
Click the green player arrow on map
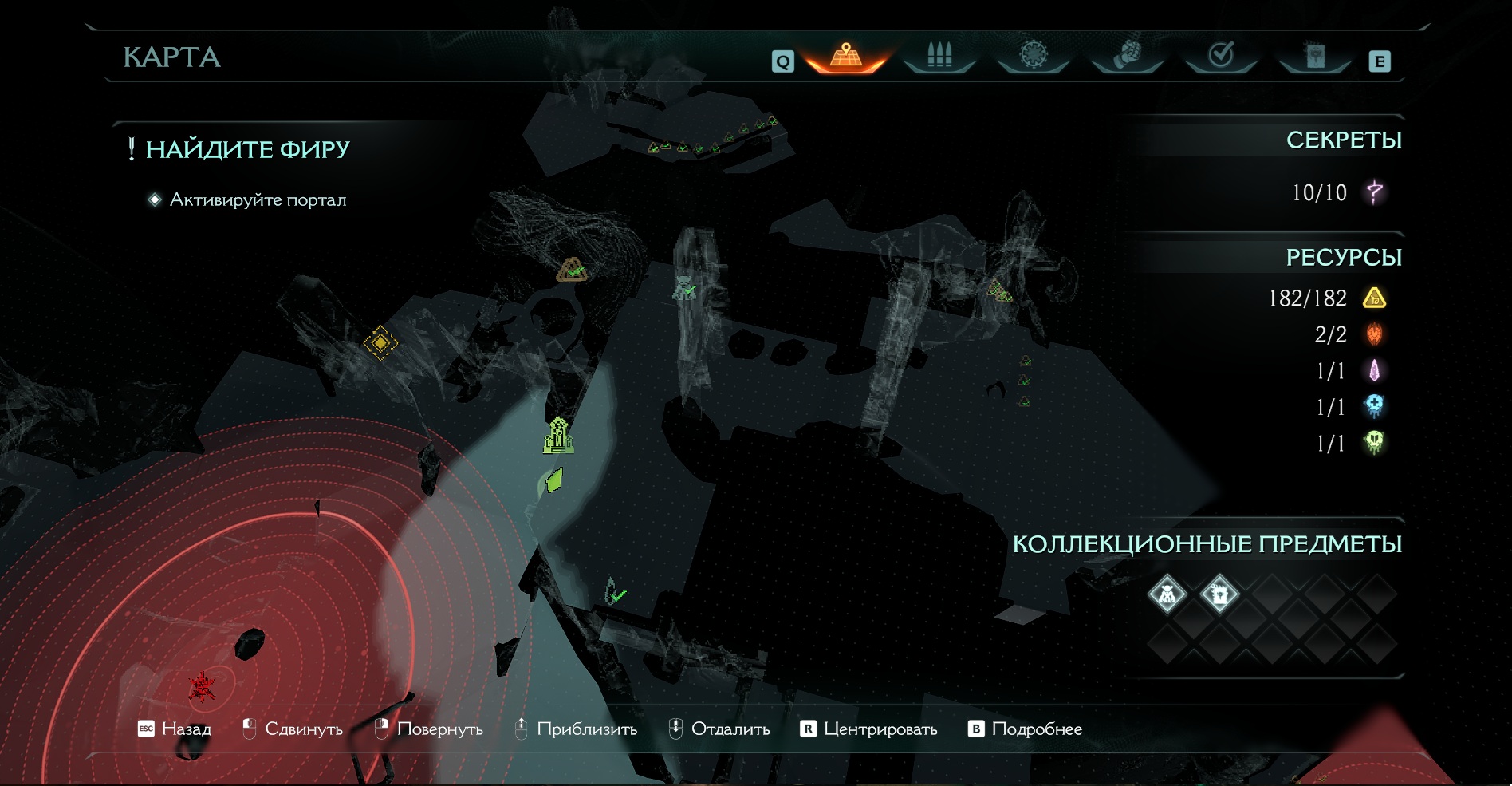tap(554, 480)
